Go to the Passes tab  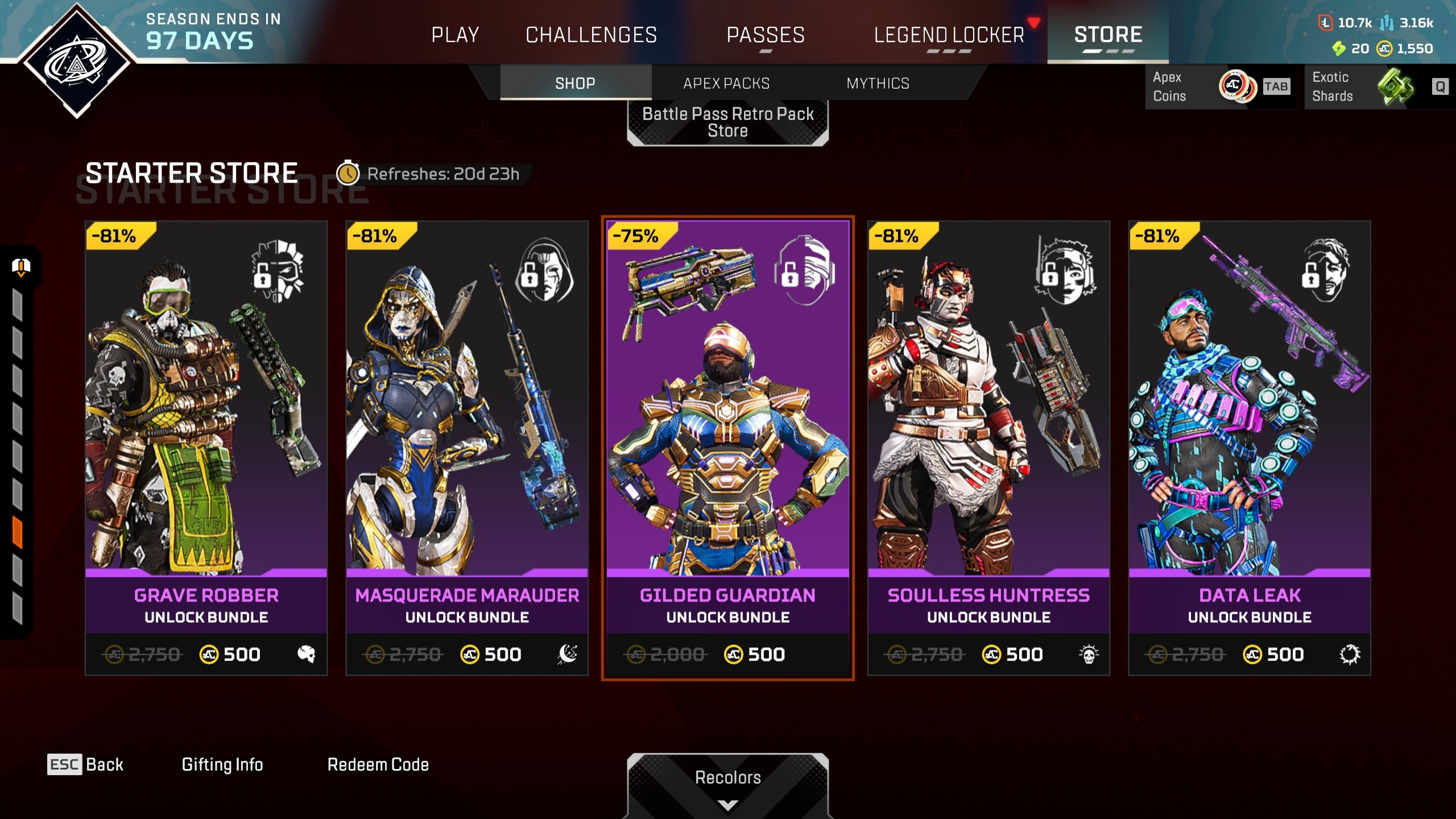(766, 35)
